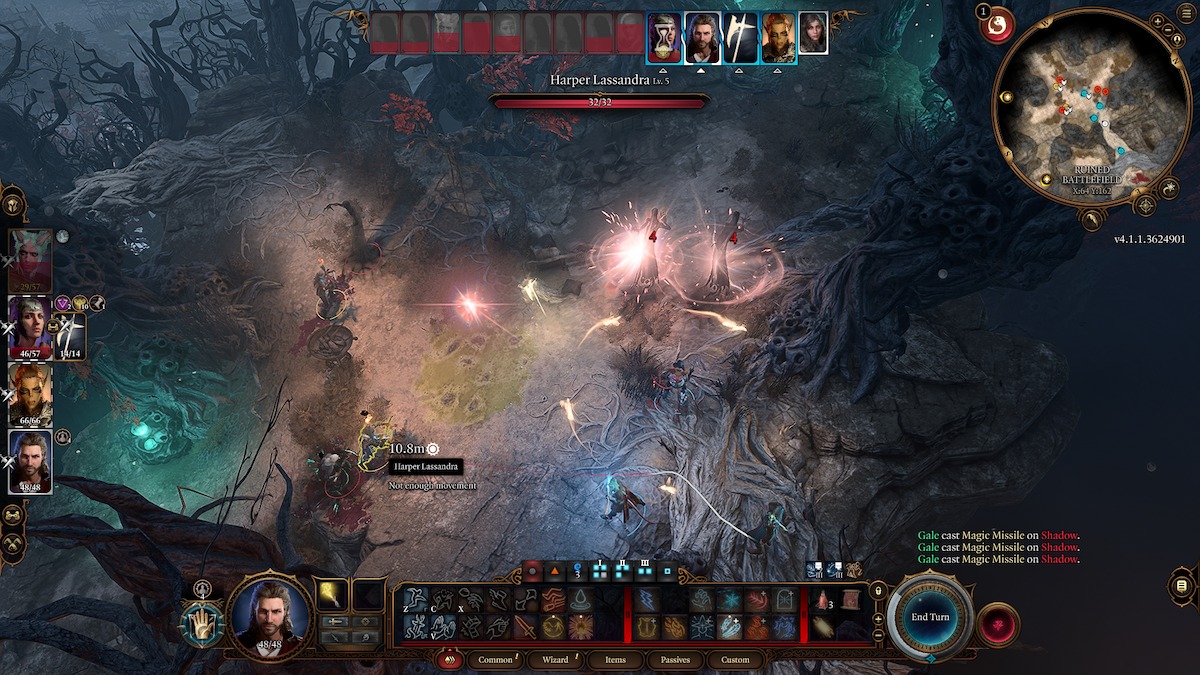Switch to the Custom hotbar tab
1200x675 pixels.
click(735, 660)
